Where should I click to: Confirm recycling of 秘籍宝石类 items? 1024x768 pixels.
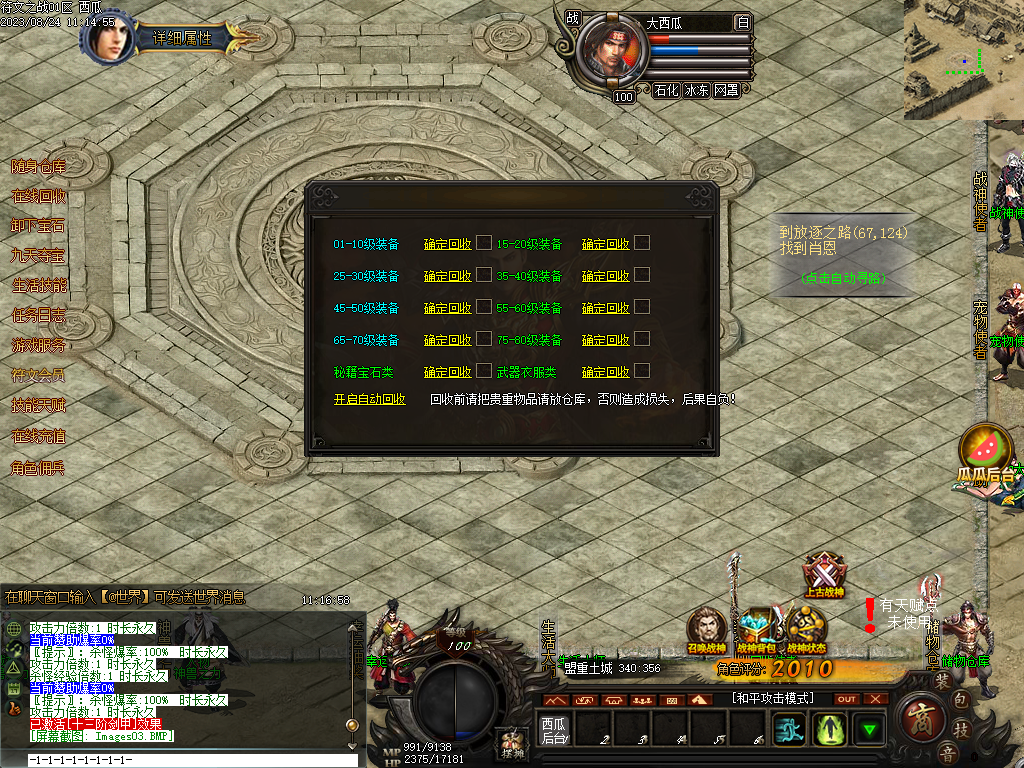click(x=447, y=372)
